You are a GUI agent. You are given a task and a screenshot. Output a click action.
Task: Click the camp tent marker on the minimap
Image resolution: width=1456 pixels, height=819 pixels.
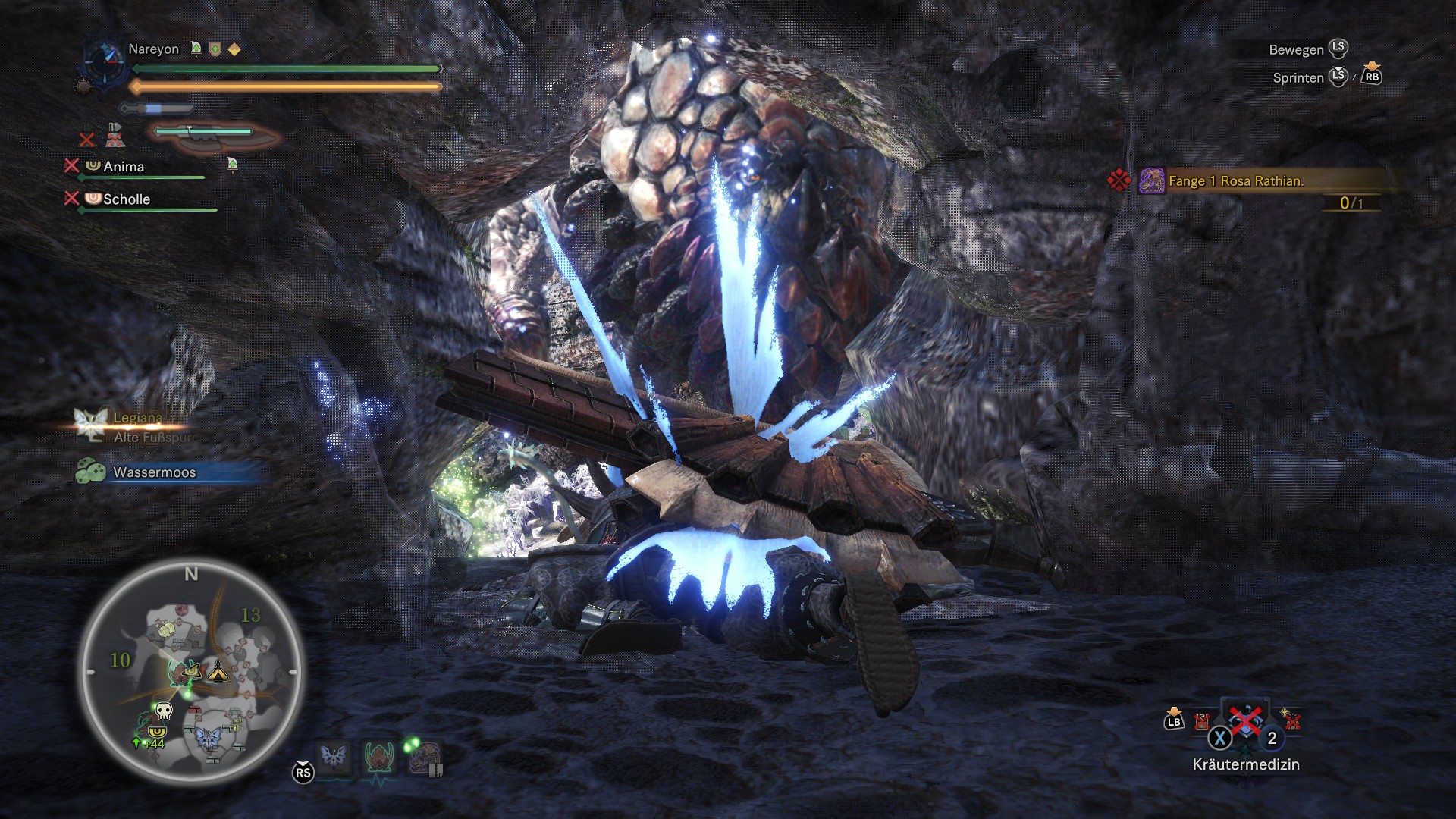[218, 670]
